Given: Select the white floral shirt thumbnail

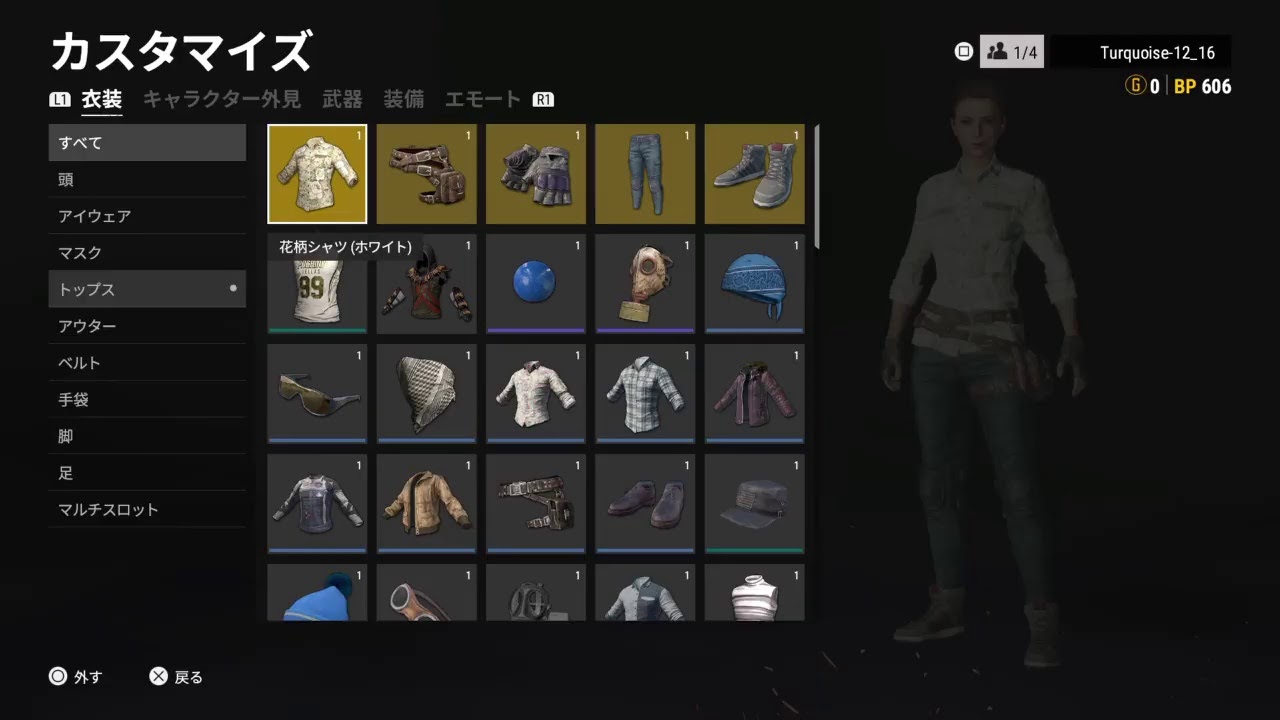Looking at the screenshot, I should tap(317, 173).
